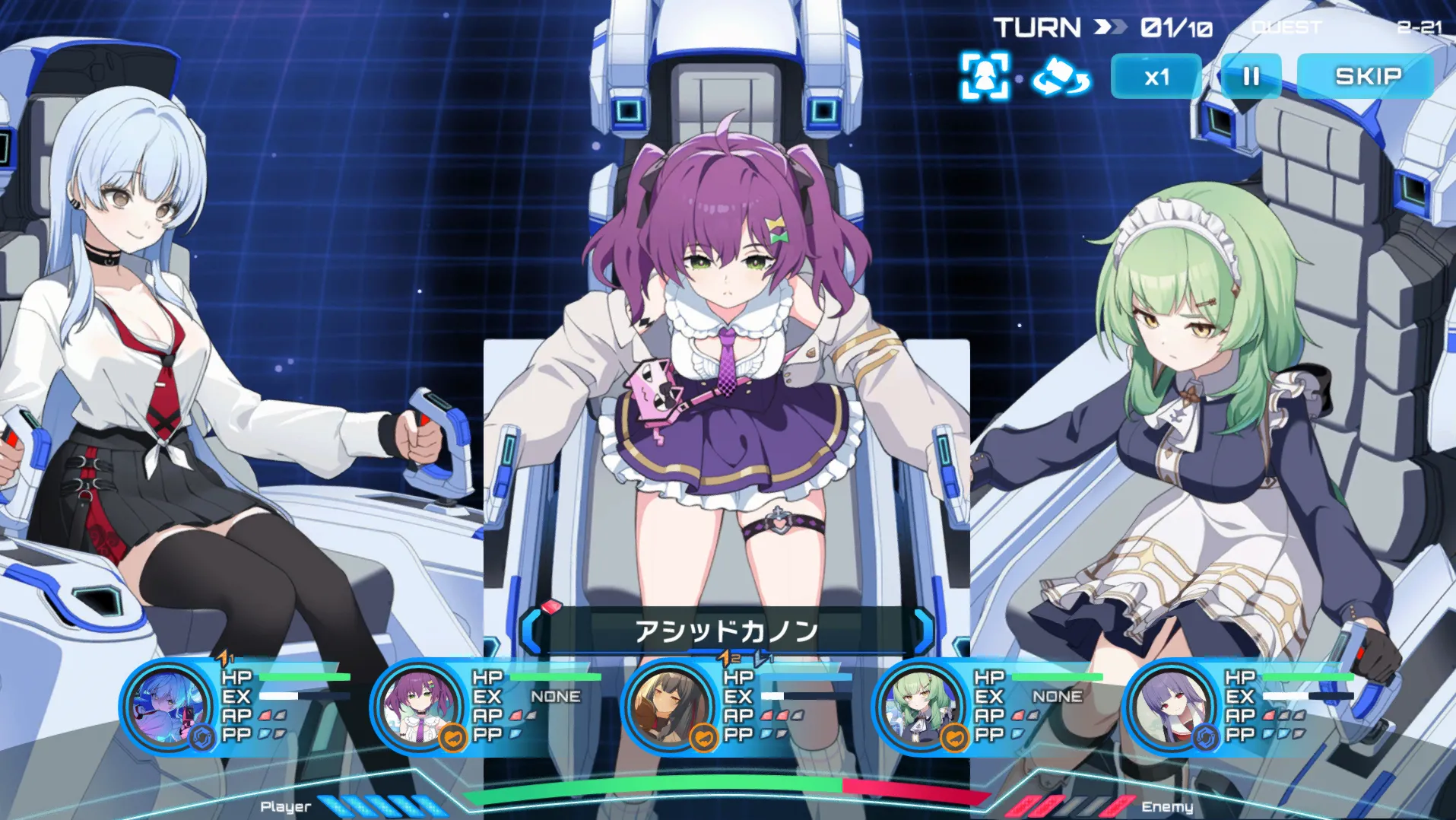The image size is (1456, 820).
Task: Pause the battle
Action: (1251, 76)
